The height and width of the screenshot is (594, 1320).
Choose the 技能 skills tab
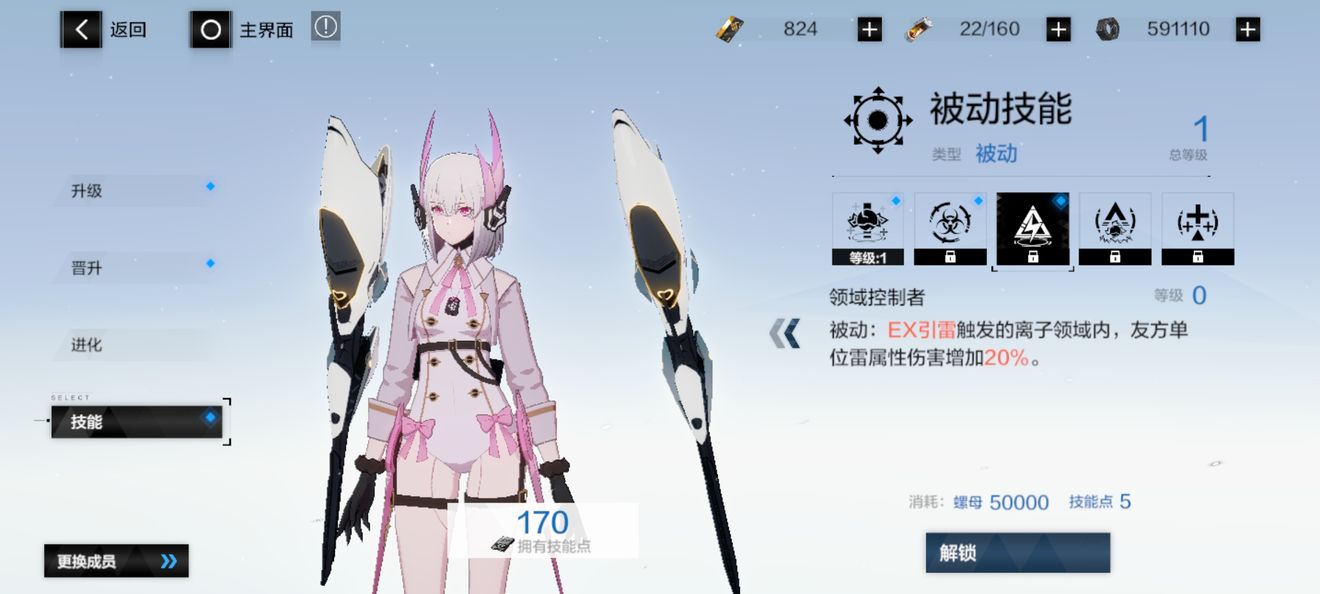tap(136, 422)
